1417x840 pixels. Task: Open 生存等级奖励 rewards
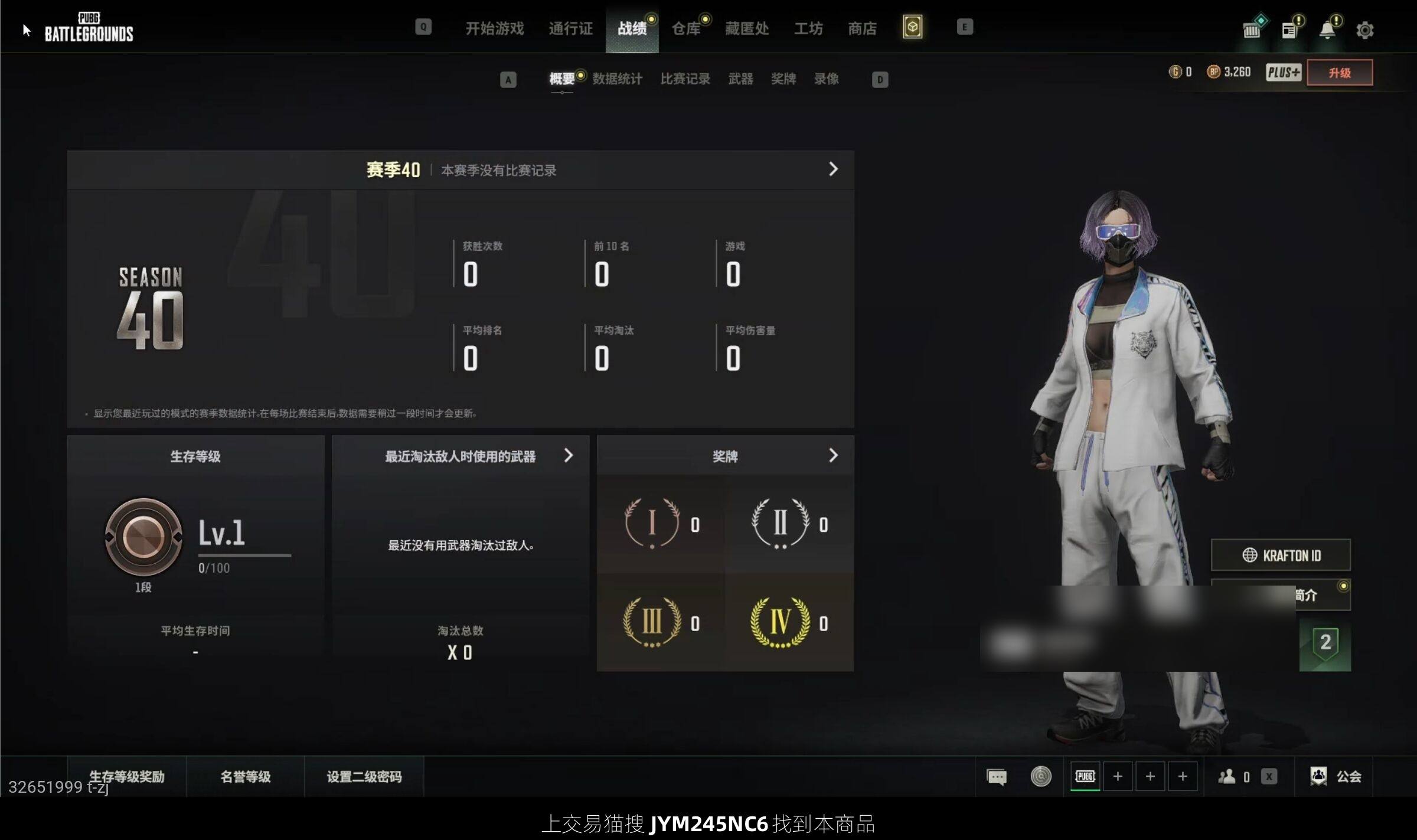click(x=127, y=776)
